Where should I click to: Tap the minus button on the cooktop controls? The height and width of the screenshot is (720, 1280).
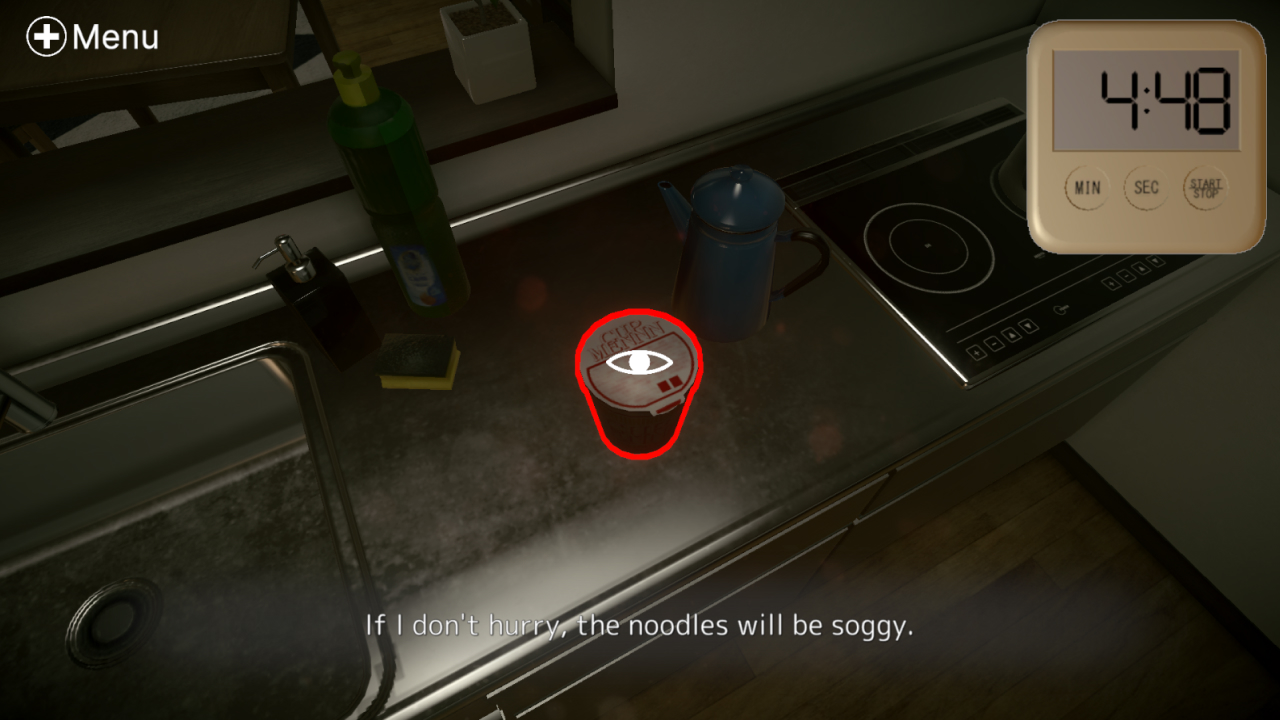coord(994,344)
